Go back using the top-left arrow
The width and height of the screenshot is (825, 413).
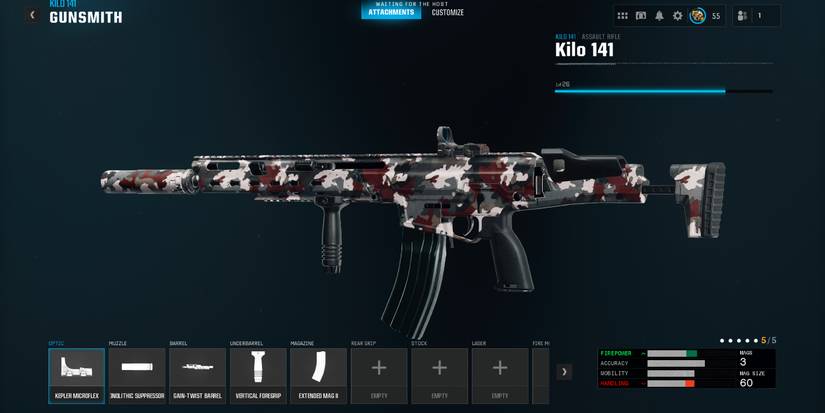[33, 15]
